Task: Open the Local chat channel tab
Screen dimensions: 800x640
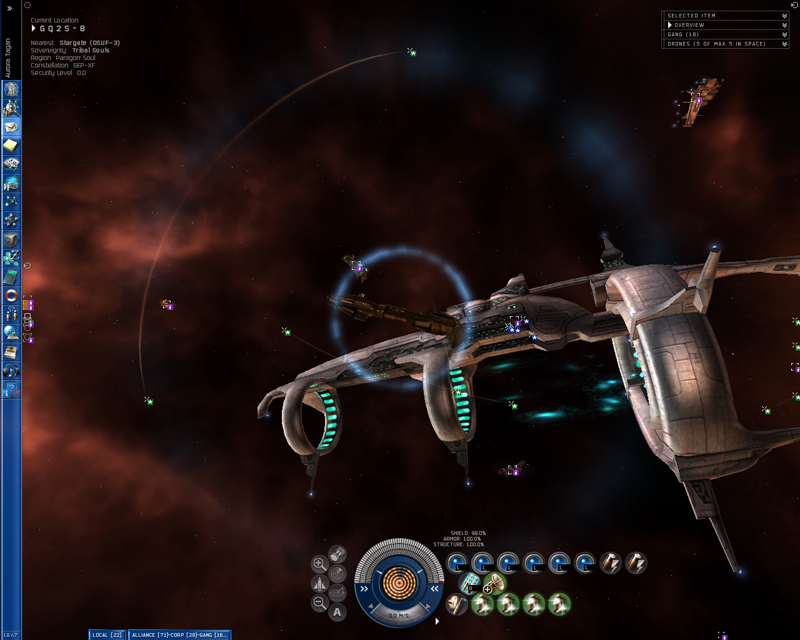Action: point(106,634)
